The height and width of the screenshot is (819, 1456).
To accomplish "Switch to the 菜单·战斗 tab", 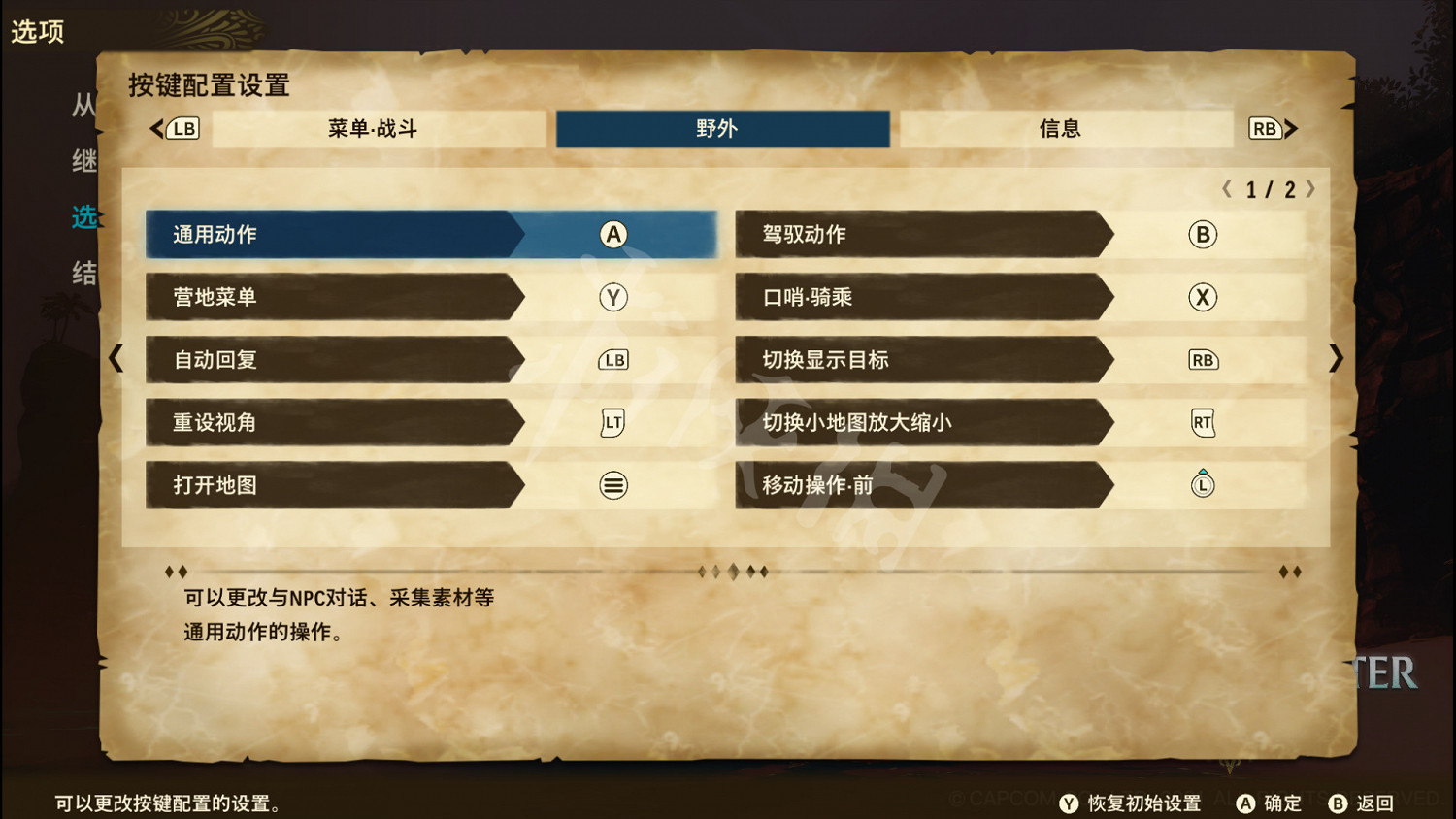I will (374, 127).
